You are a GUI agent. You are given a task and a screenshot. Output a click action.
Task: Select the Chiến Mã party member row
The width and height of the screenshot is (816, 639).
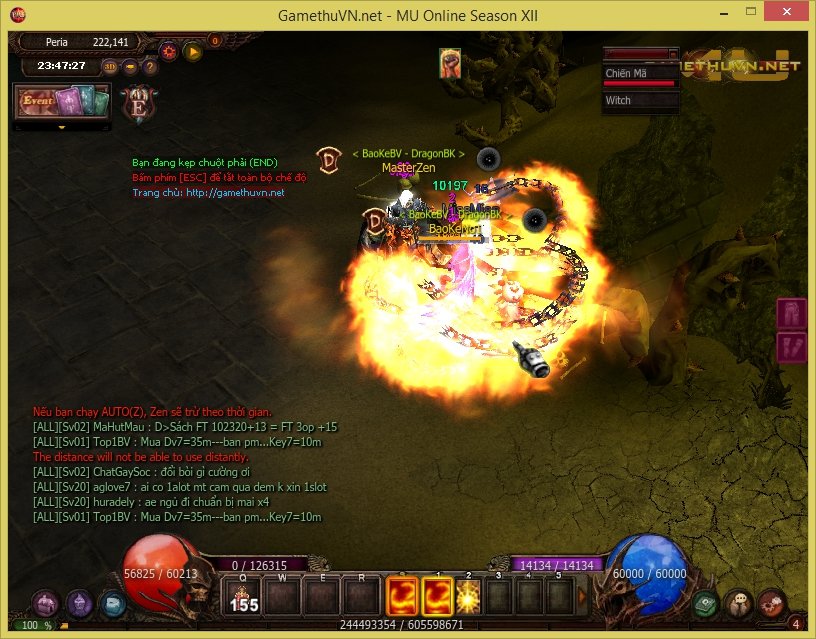[x=641, y=75]
